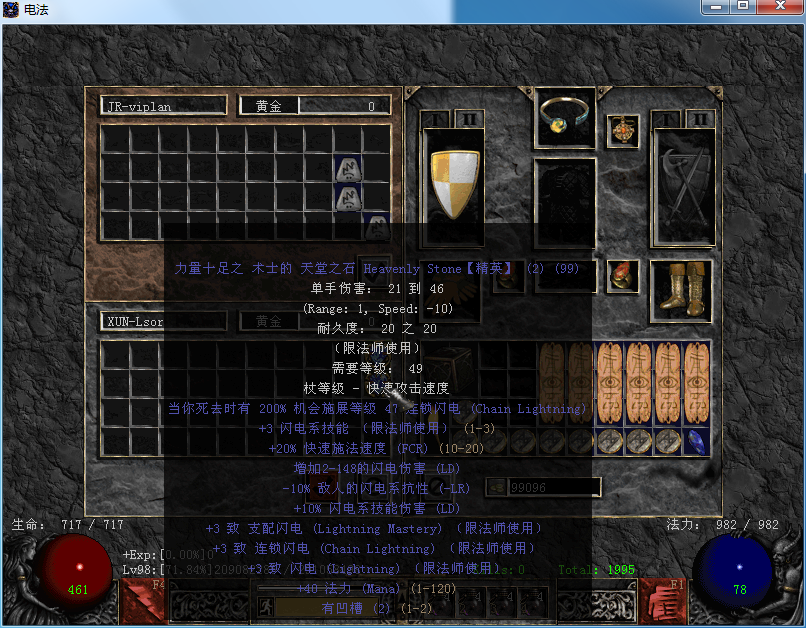This screenshot has width=806, height=628.
Task: Close the game window
Action: (779, 7)
